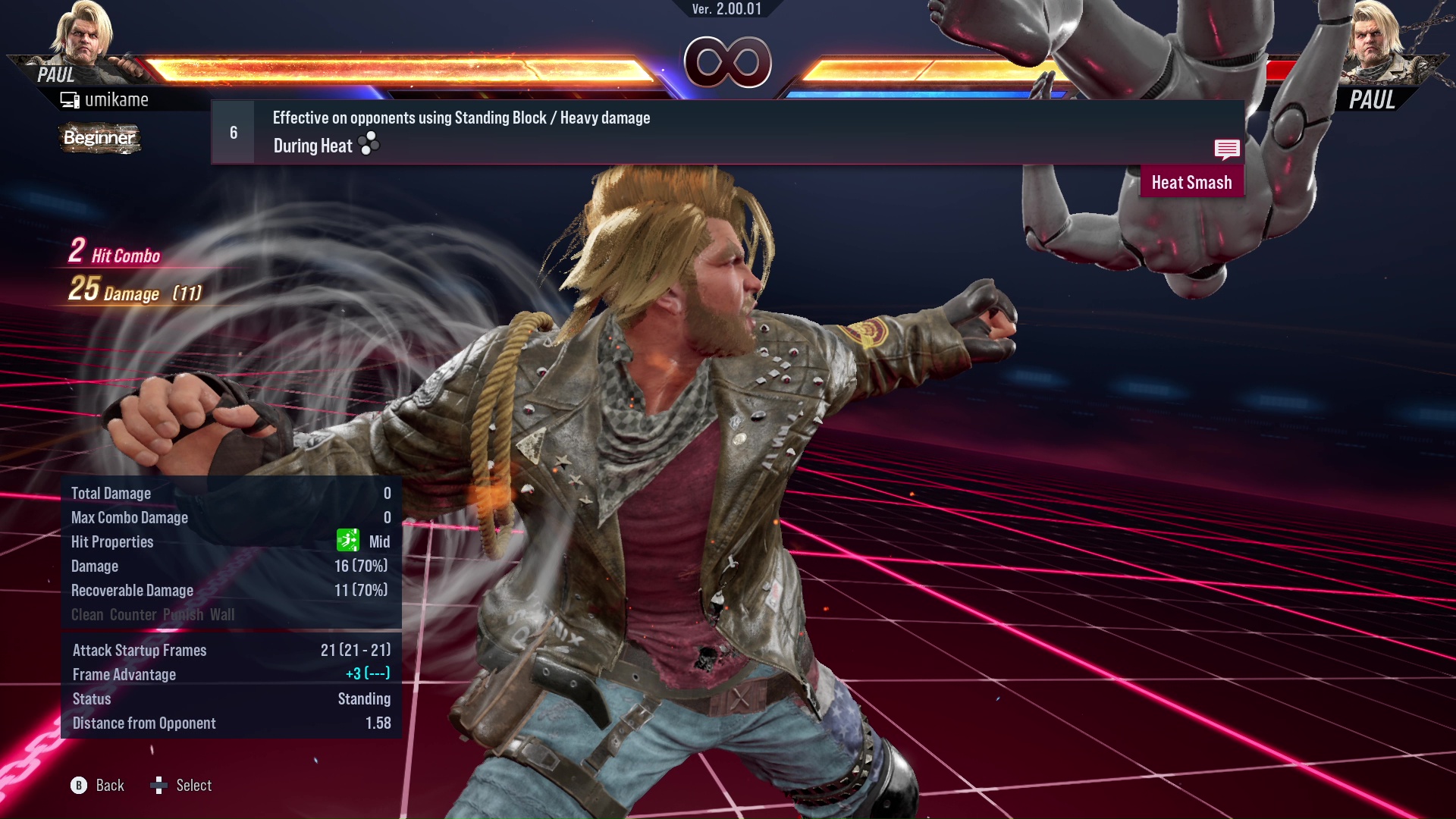Viewport: 1456px width, 819px height.
Task: Click the infinity round timer symbol
Action: (x=726, y=63)
